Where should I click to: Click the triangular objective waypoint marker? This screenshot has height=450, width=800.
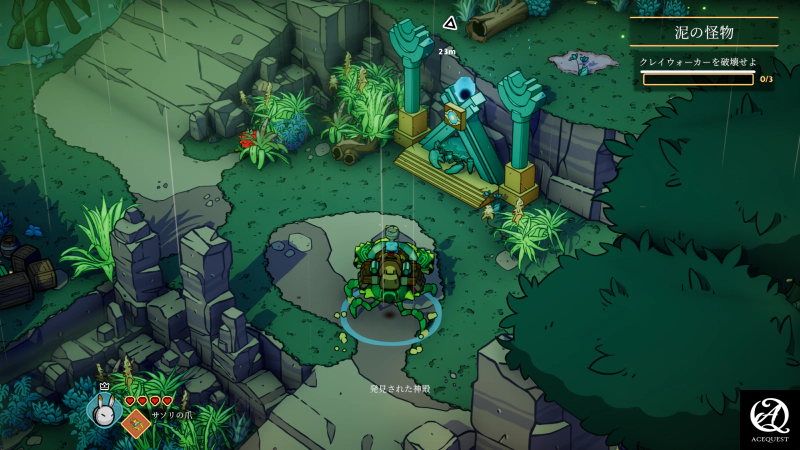pyautogui.click(x=450, y=23)
